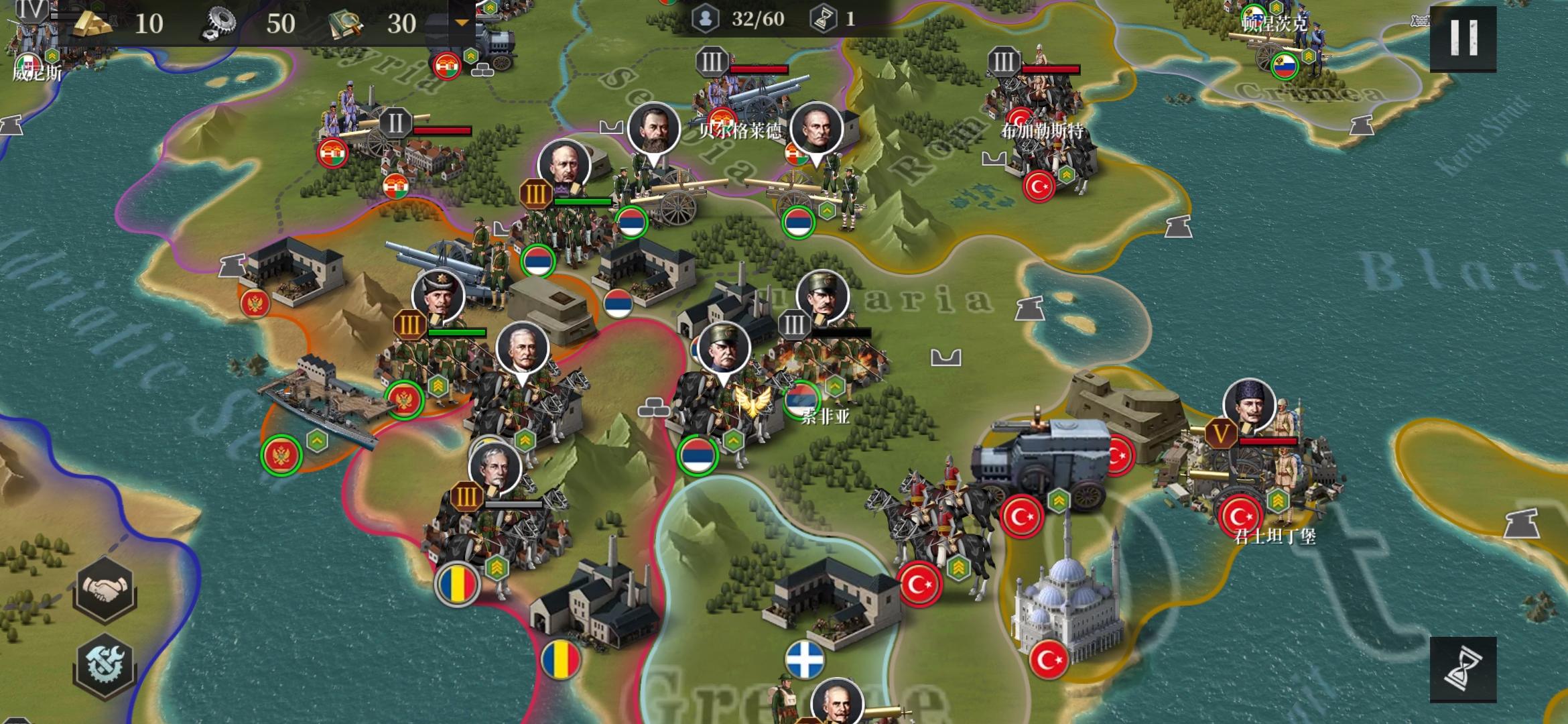Expand the resource bar dropdown arrow
This screenshot has width=1568, height=724.
(x=462, y=23)
